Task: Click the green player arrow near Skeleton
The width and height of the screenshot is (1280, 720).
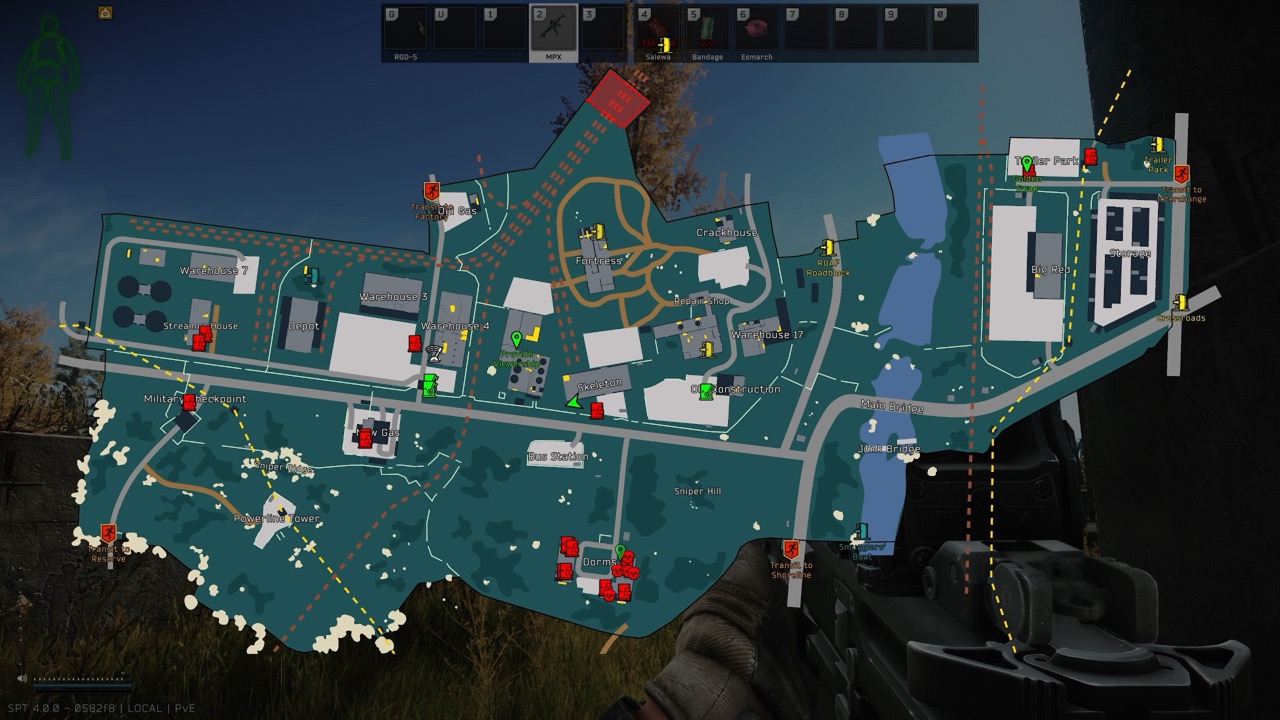Action: [573, 402]
